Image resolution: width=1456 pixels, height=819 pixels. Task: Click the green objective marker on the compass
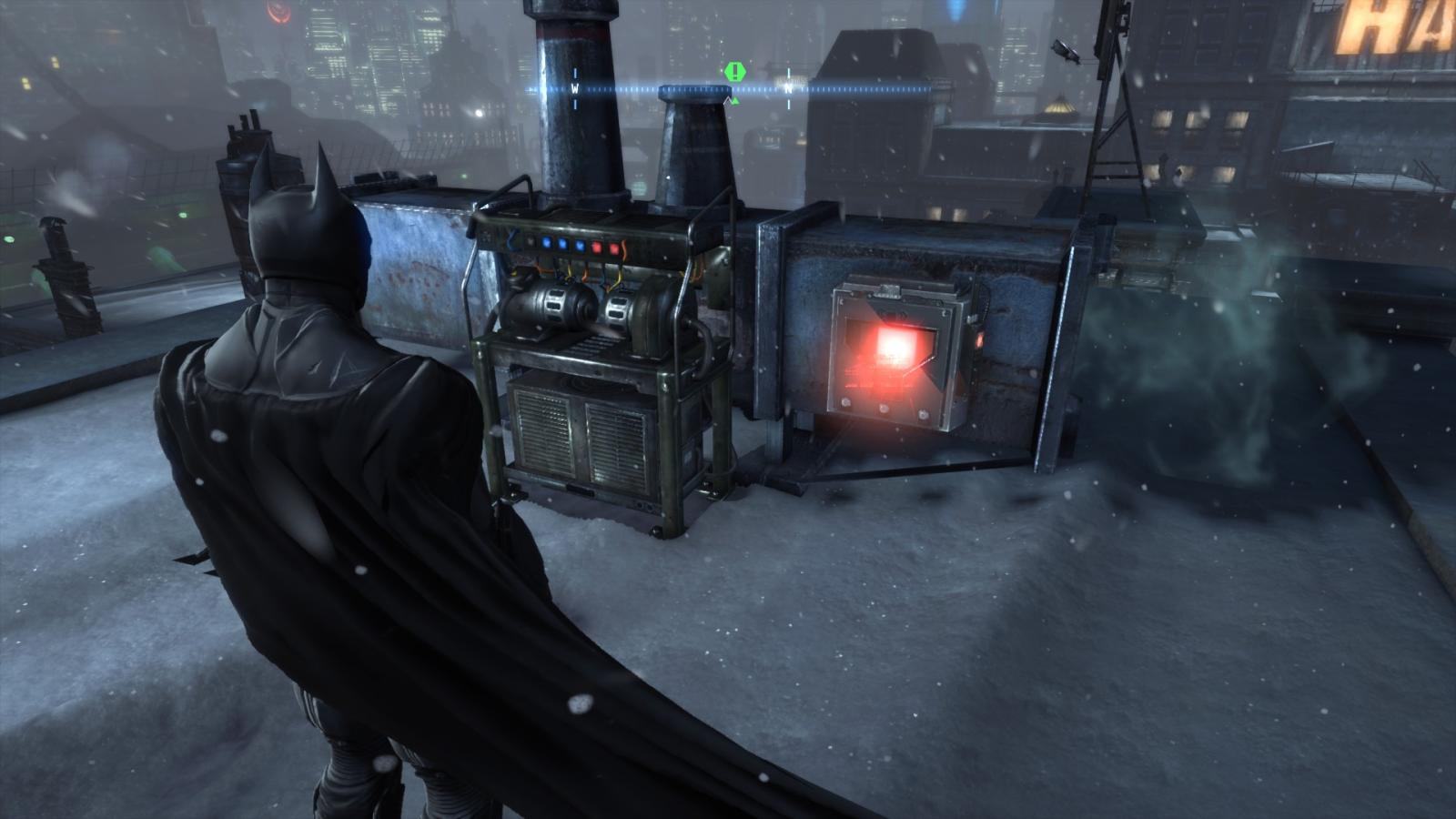pyautogui.click(x=734, y=71)
